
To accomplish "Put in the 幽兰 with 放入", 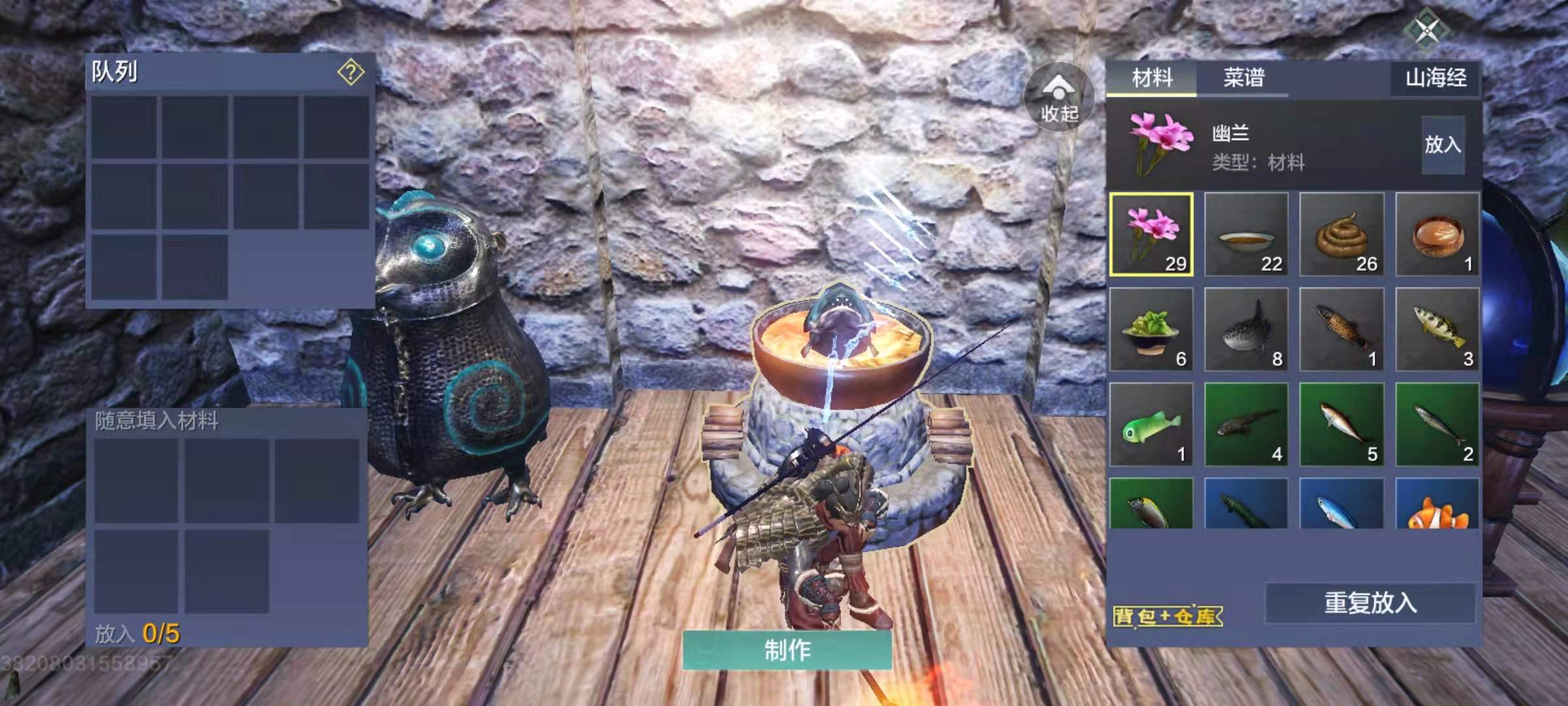I will coord(1443,144).
